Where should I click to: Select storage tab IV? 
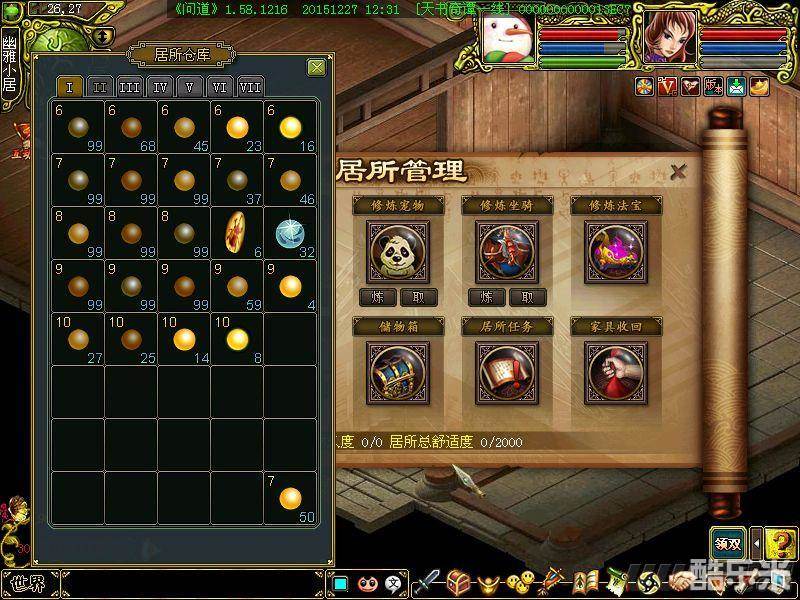pyautogui.click(x=160, y=86)
